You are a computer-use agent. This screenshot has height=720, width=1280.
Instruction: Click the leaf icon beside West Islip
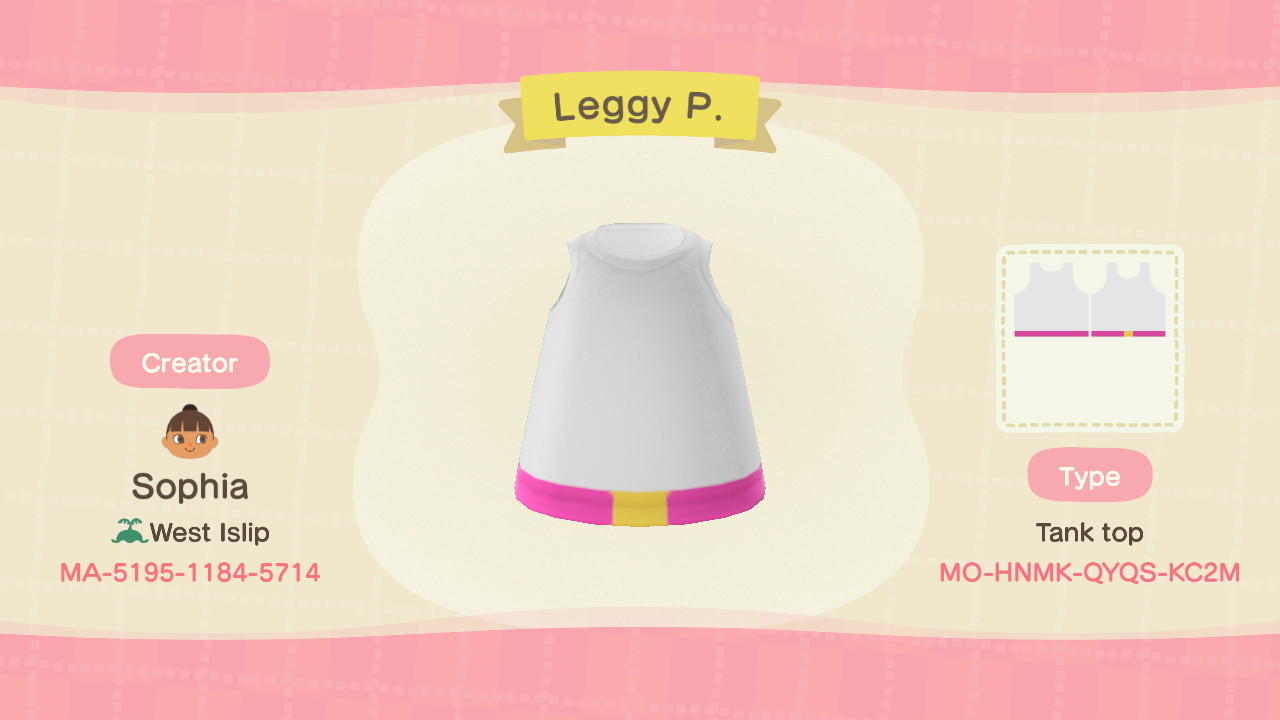[129, 532]
